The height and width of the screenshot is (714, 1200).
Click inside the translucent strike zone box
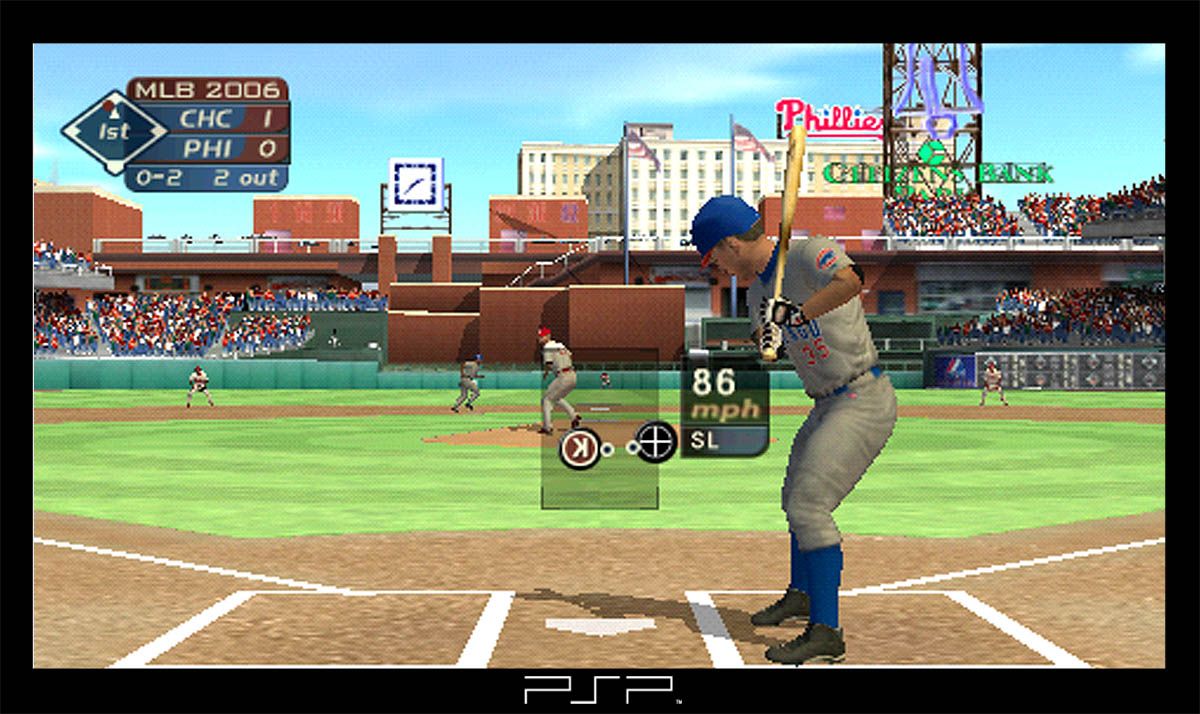[599, 480]
